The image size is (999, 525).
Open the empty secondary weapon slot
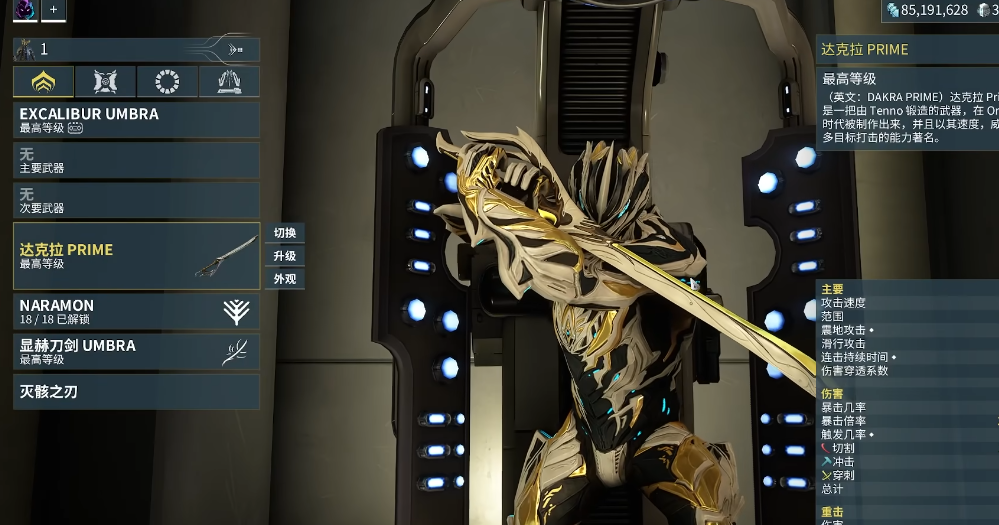pyautogui.click(x=136, y=200)
